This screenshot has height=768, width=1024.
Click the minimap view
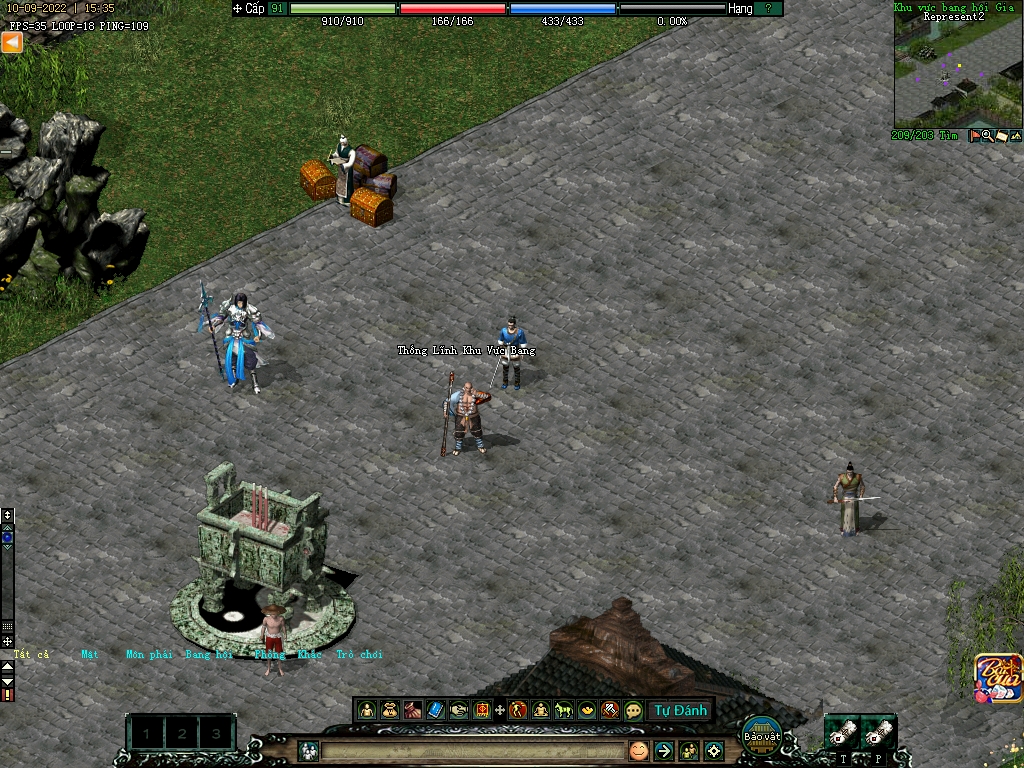coord(958,70)
